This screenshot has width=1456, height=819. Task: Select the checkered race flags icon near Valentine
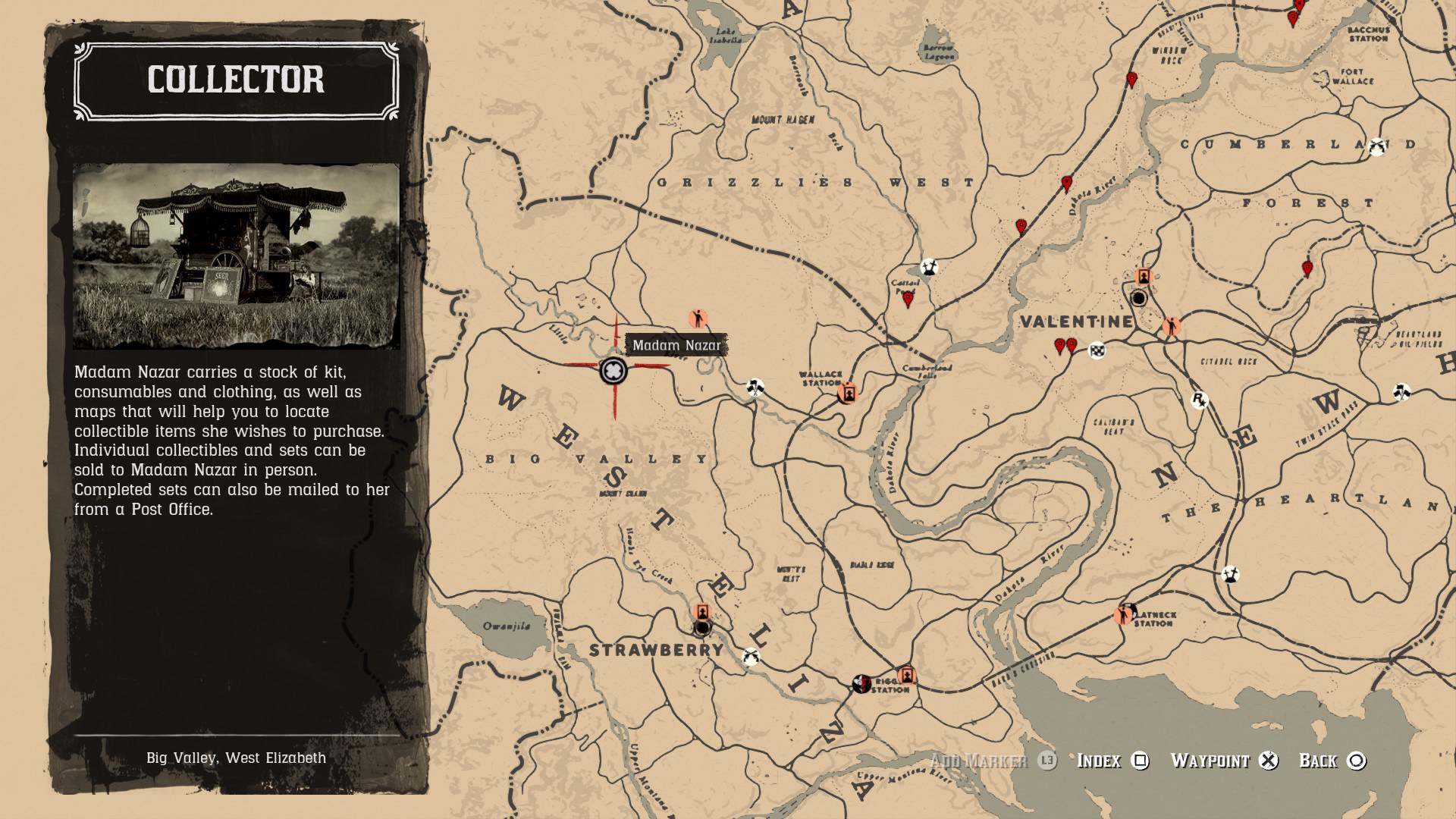[x=1097, y=350]
